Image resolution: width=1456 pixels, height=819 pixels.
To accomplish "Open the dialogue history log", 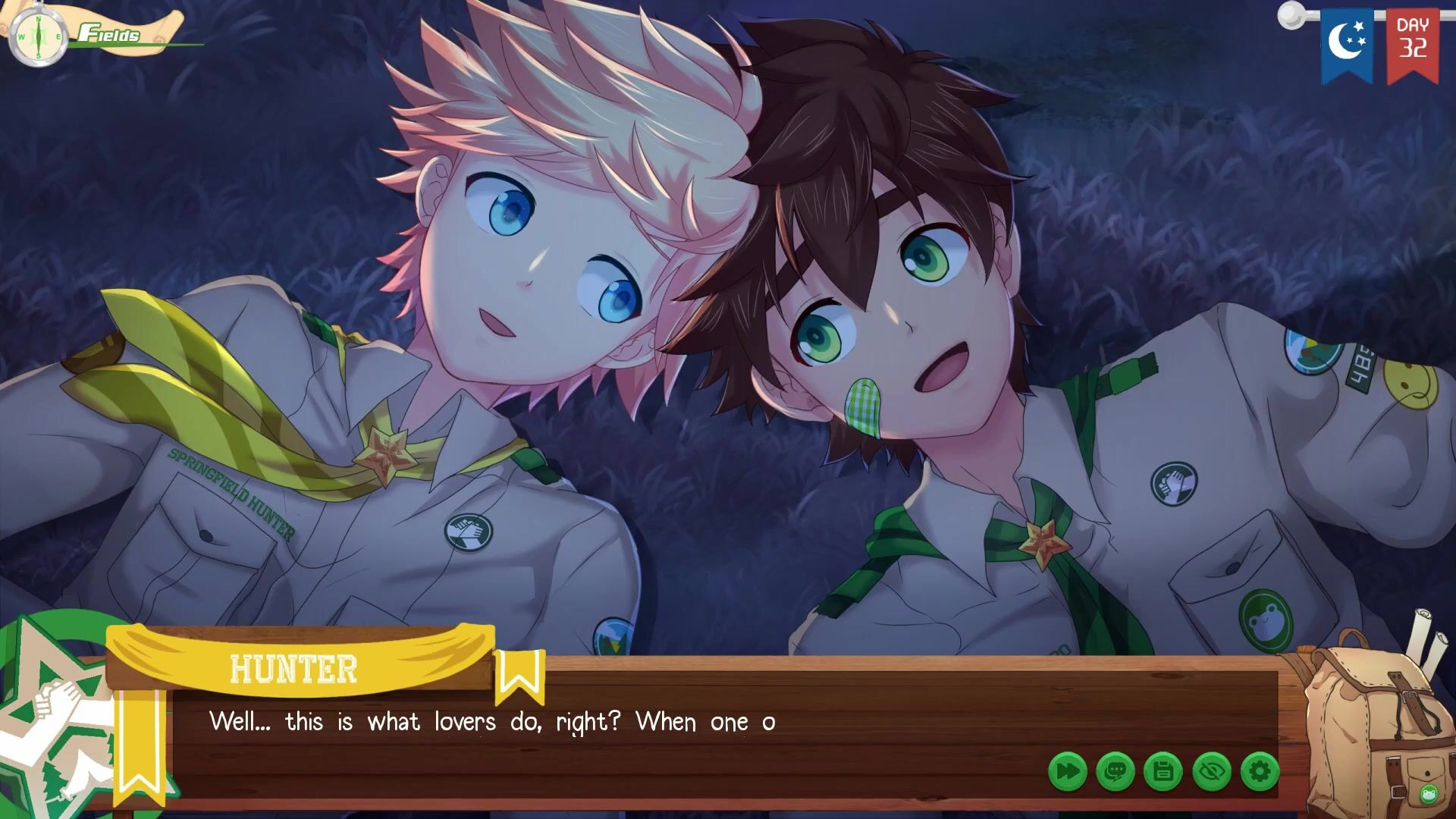I will (x=1115, y=772).
